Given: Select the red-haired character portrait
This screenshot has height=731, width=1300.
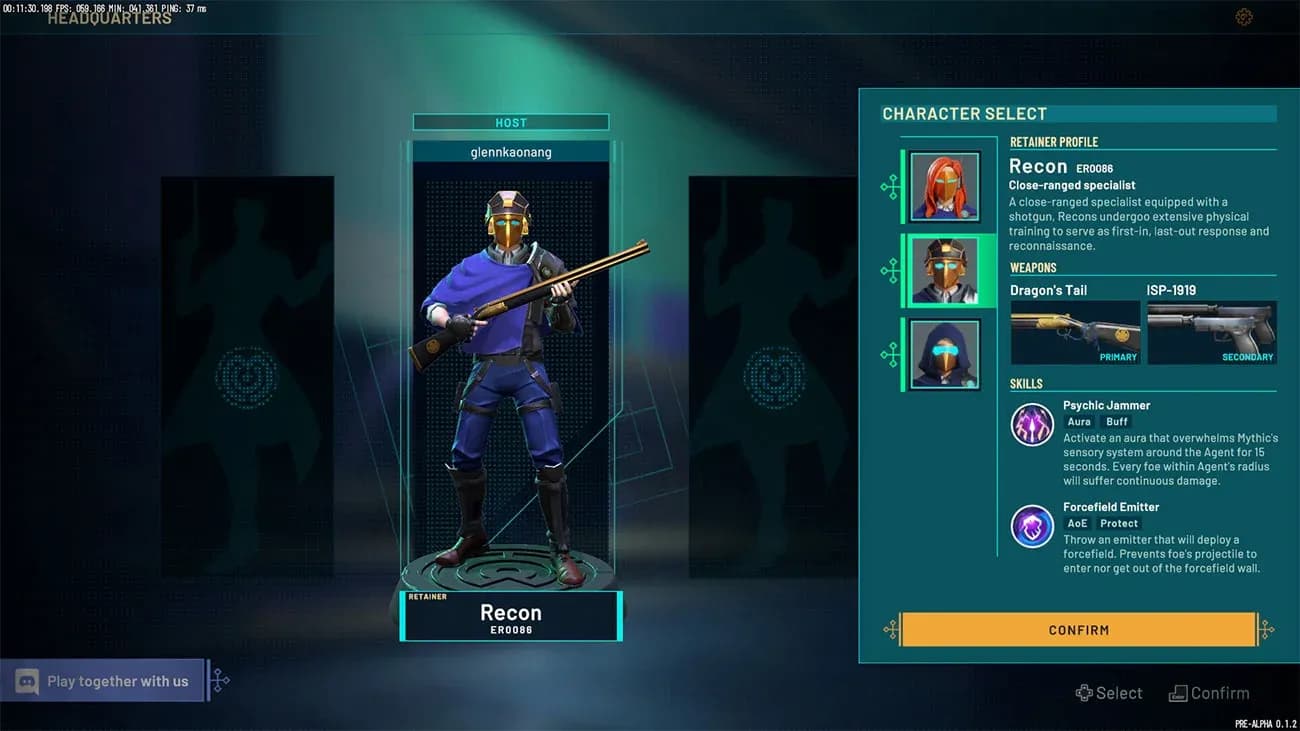Looking at the screenshot, I should click(x=945, y=185).
